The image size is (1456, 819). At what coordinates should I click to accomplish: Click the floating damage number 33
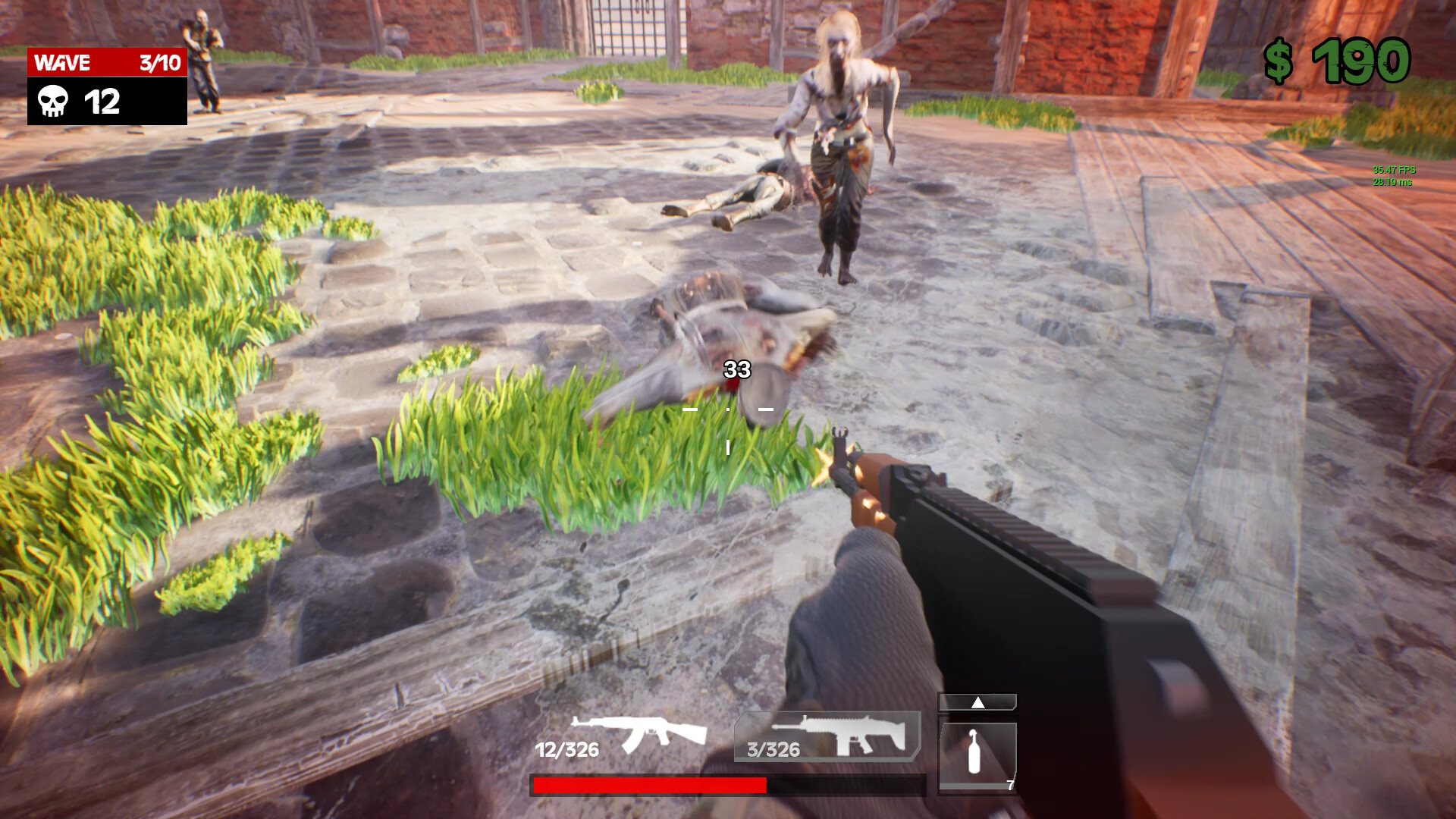[x=736, y=369]
